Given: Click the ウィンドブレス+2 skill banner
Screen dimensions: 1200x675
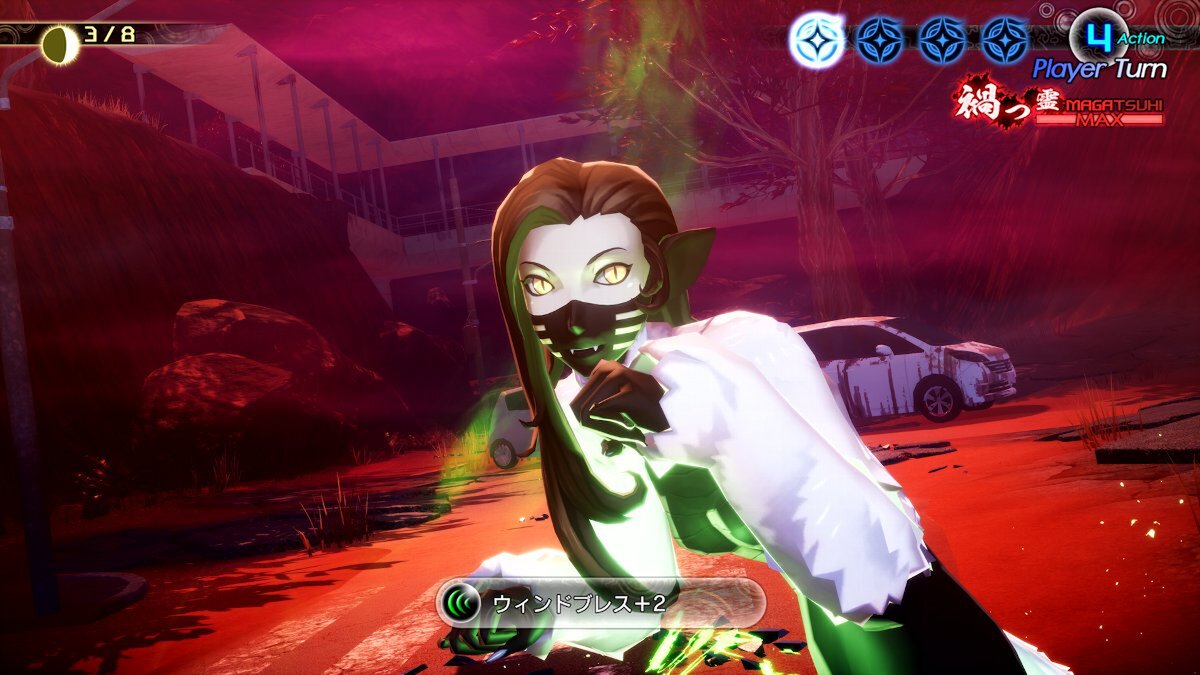Looking at the screenshot, I should 600,603.
